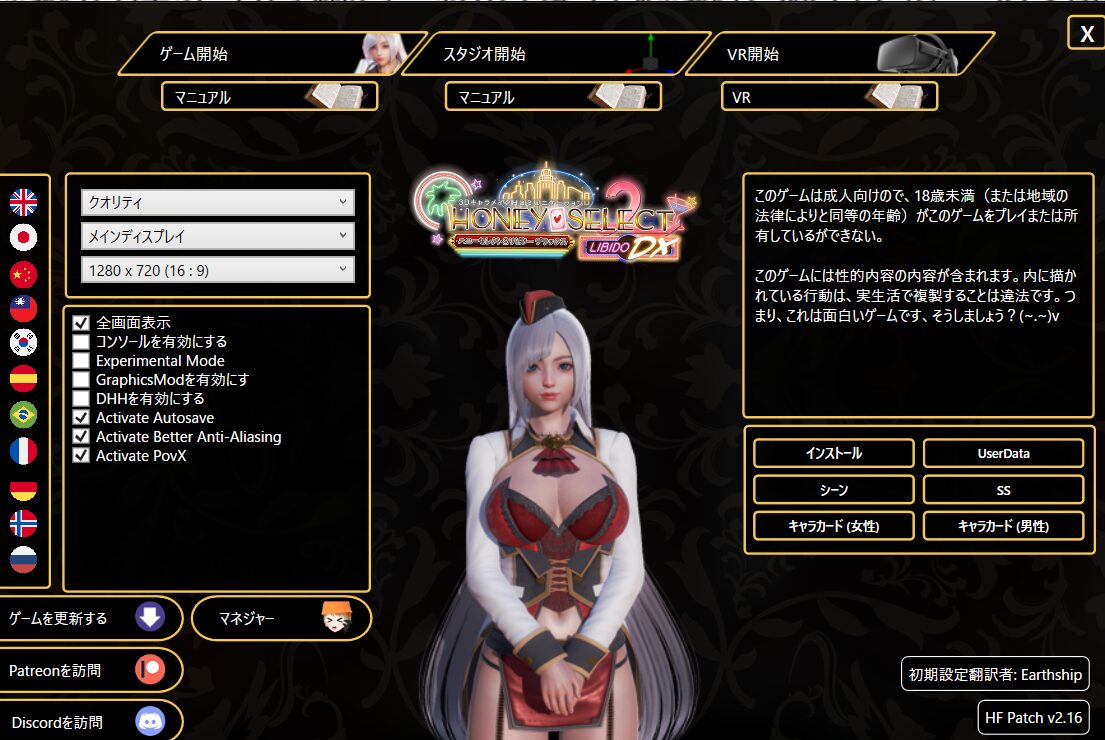
Task: Toggle the 全画面表示 fullscreen checkbox
Action: coord(81,323)
